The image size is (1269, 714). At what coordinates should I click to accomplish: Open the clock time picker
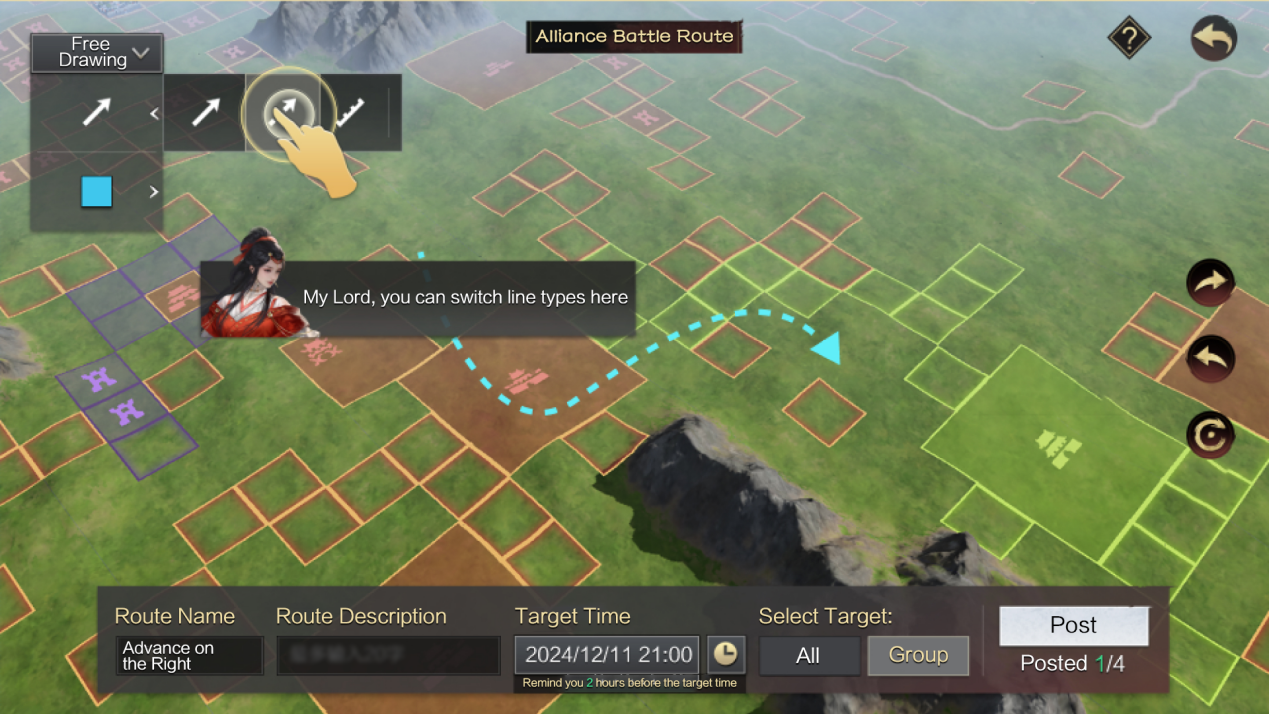coord(725,655)
